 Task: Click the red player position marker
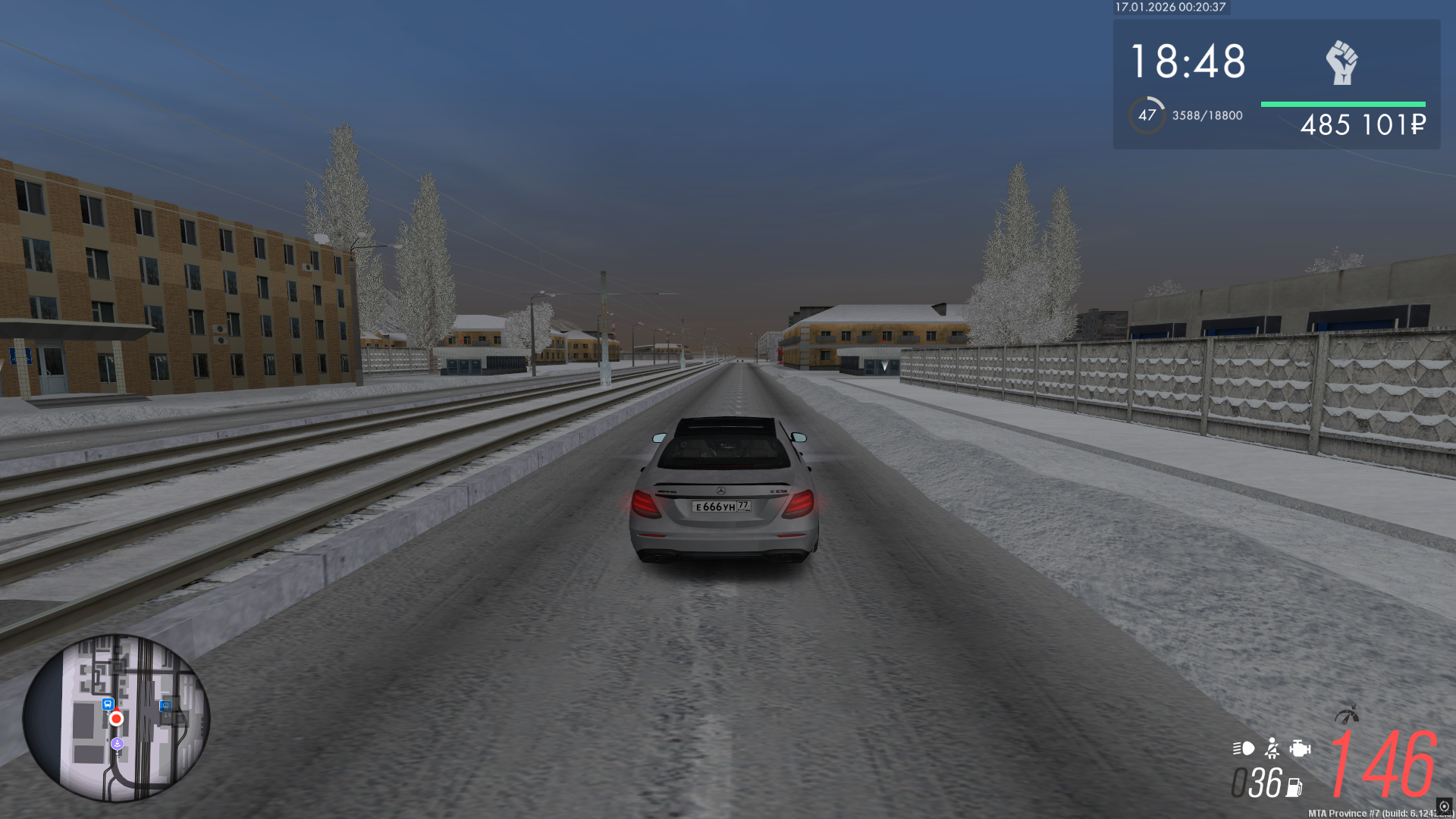[116, 718]
